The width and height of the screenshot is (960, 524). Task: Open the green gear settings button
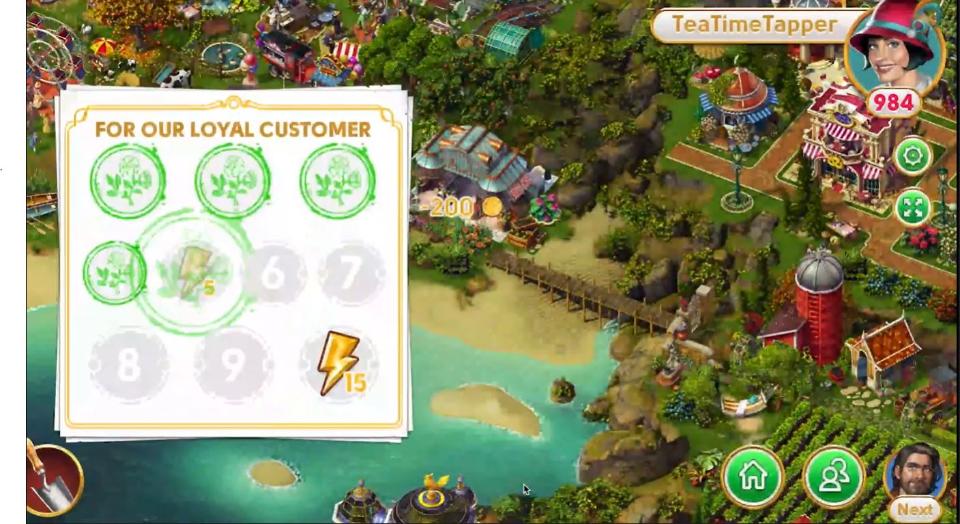point(912,156)
